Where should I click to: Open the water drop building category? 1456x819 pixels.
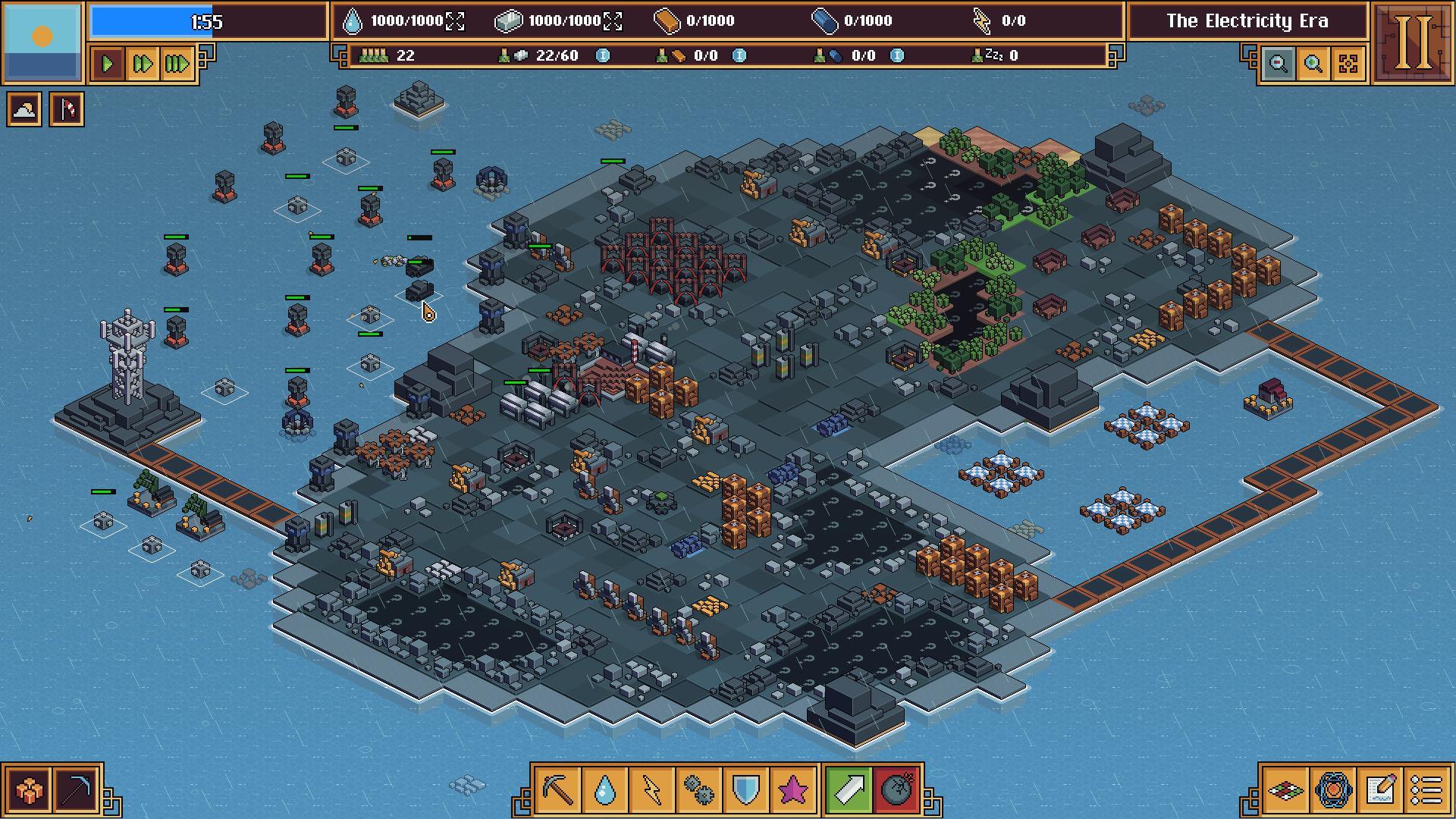[604, 789]
